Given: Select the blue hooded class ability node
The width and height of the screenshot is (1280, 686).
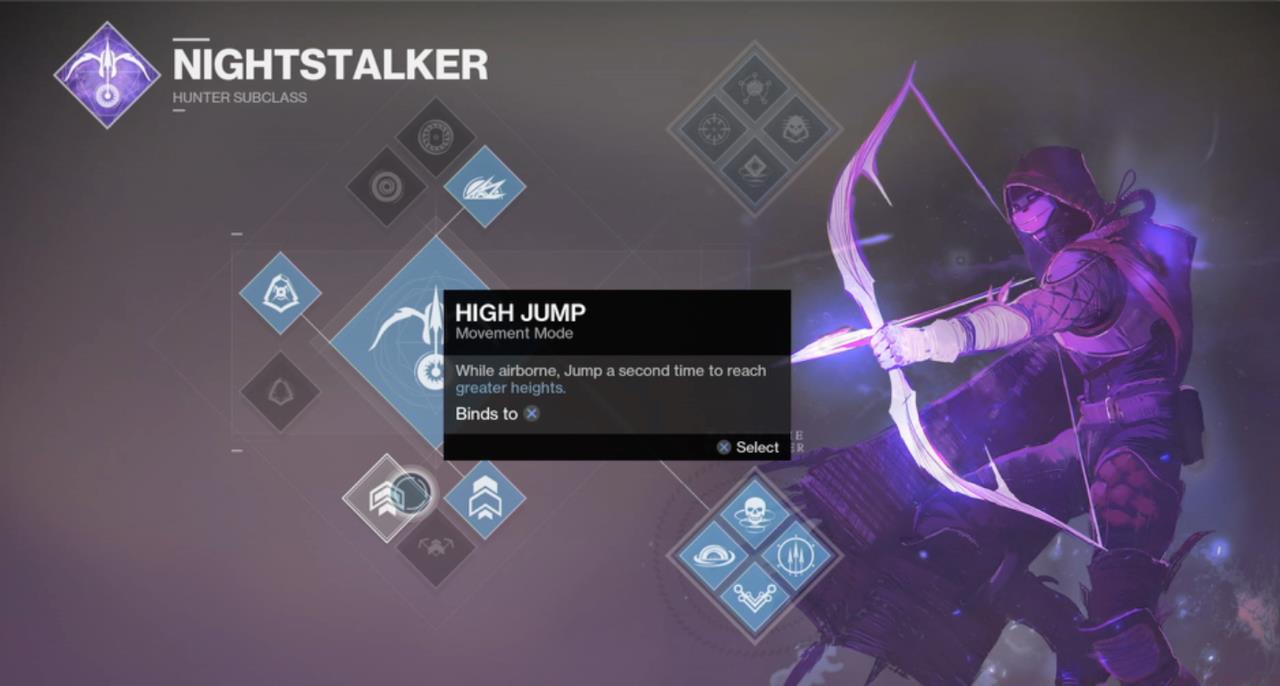Looking at the screenshot, I should pos(280,293).
